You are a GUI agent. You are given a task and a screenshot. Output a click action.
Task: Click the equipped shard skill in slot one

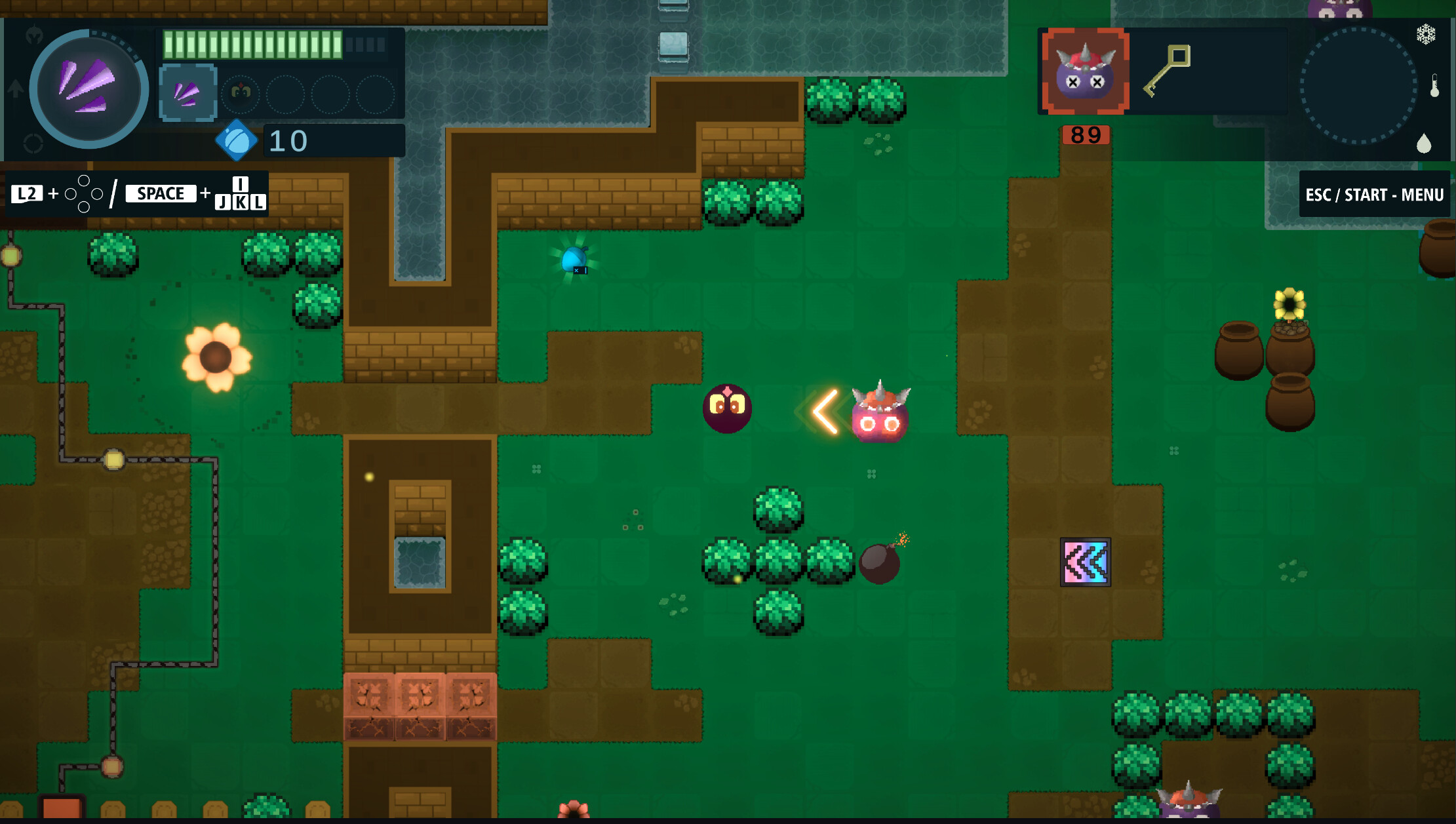[187, 92]
